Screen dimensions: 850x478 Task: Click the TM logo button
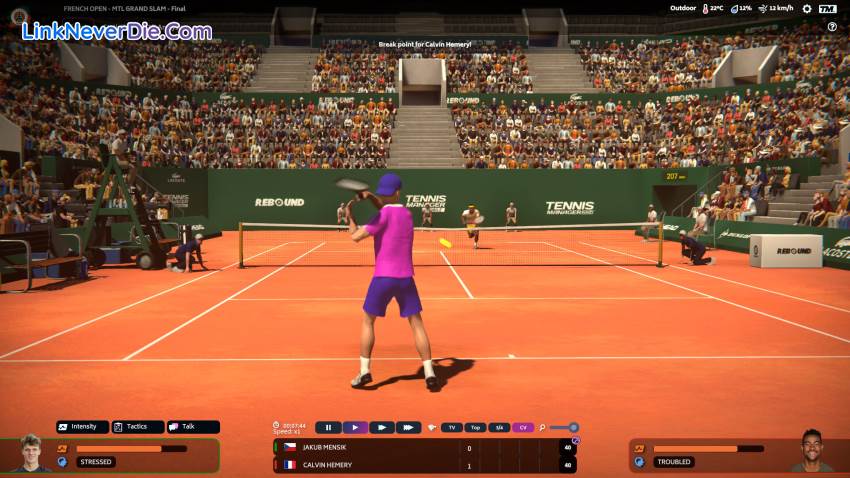[x=827, y=9]
